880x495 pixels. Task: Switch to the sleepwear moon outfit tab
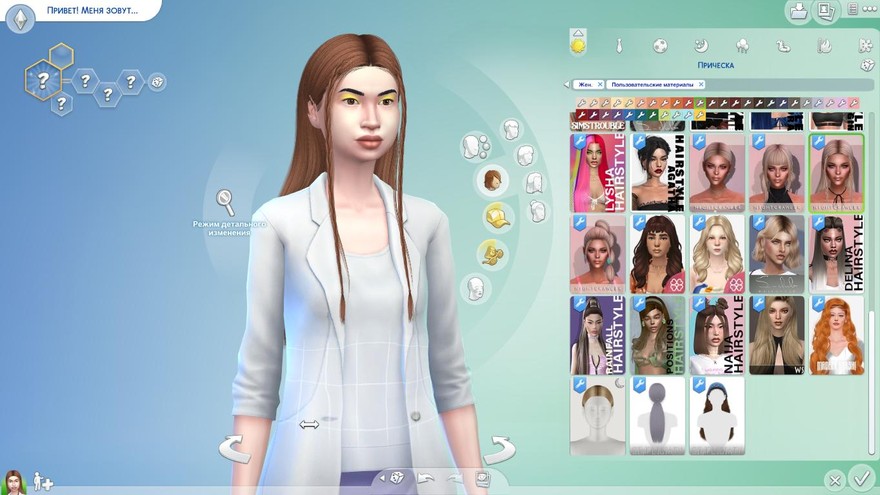click(701, 45)
